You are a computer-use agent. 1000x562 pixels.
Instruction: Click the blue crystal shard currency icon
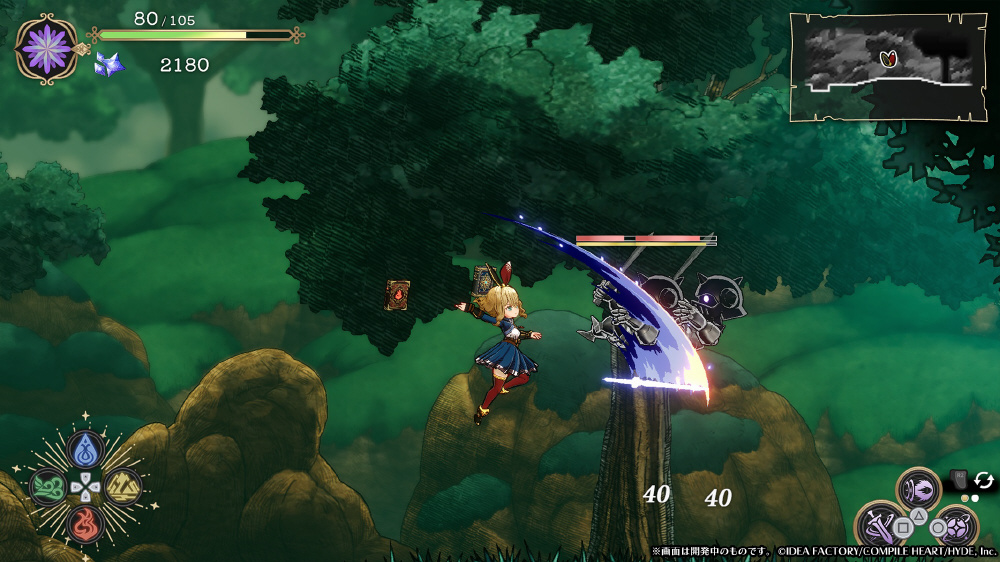tap(106, 66)
